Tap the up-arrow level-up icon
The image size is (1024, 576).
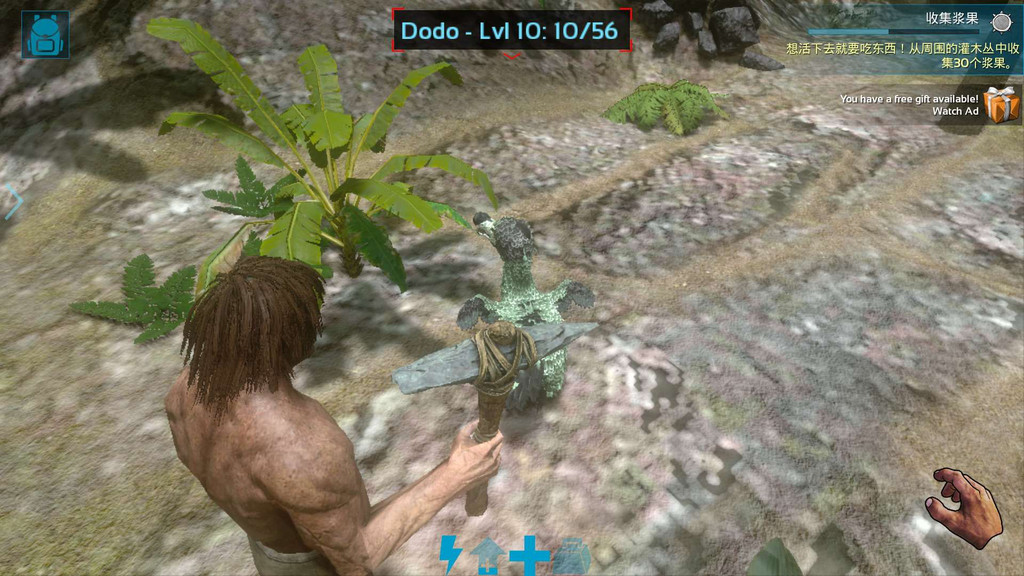pos(488,555)
